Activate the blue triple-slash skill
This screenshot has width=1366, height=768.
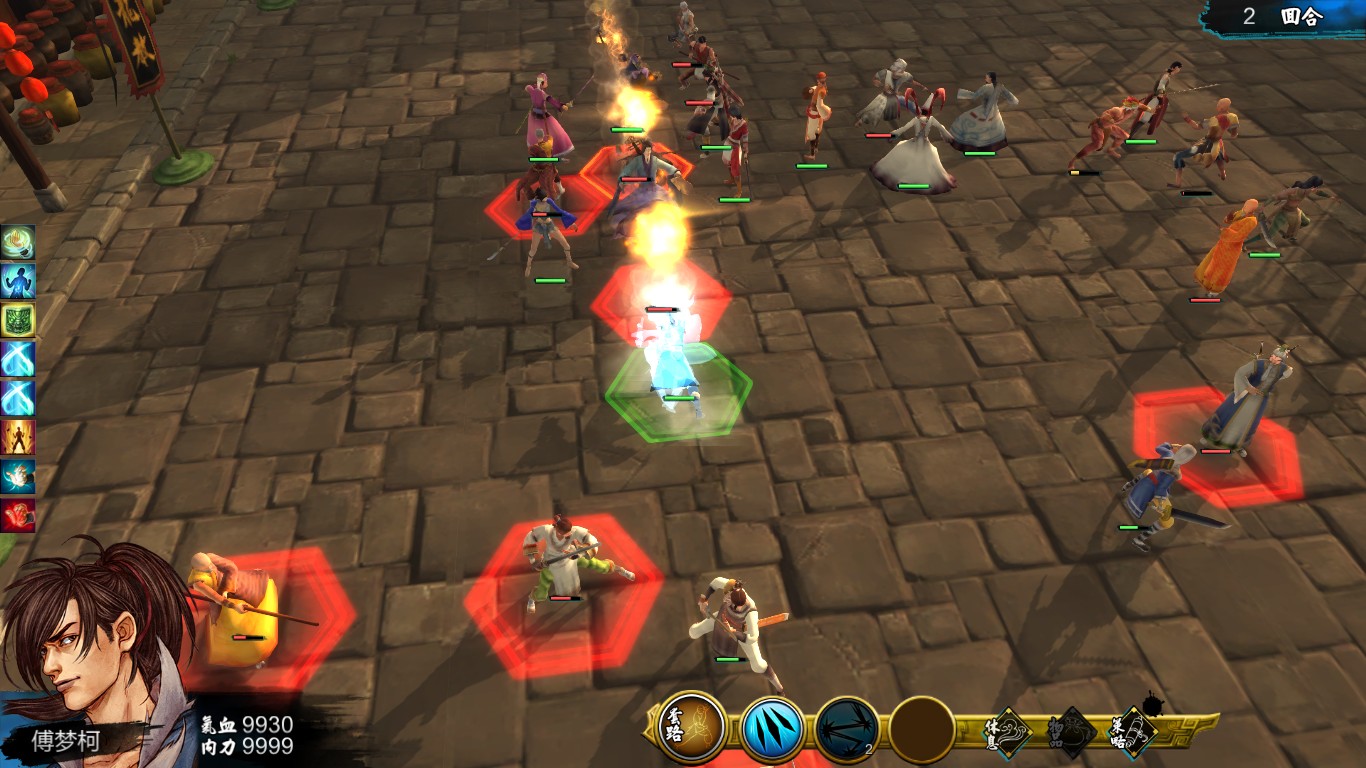(x=772, y=729)
